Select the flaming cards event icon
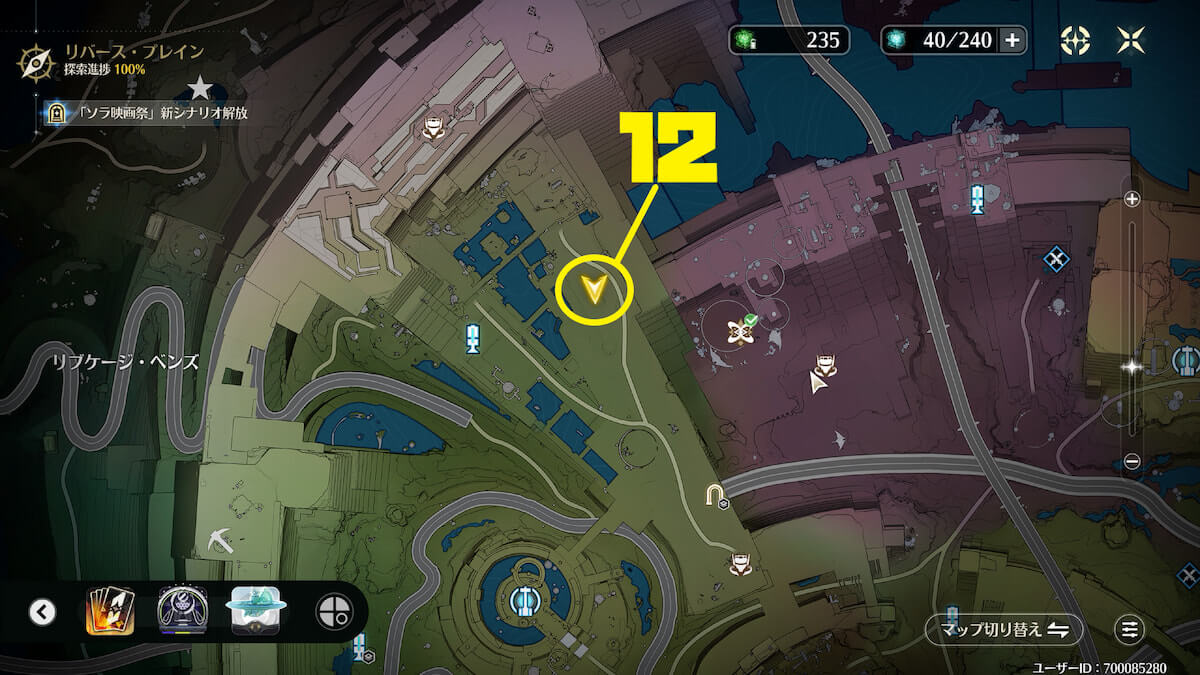This screenshot has width=1200, height=675. 109,611
